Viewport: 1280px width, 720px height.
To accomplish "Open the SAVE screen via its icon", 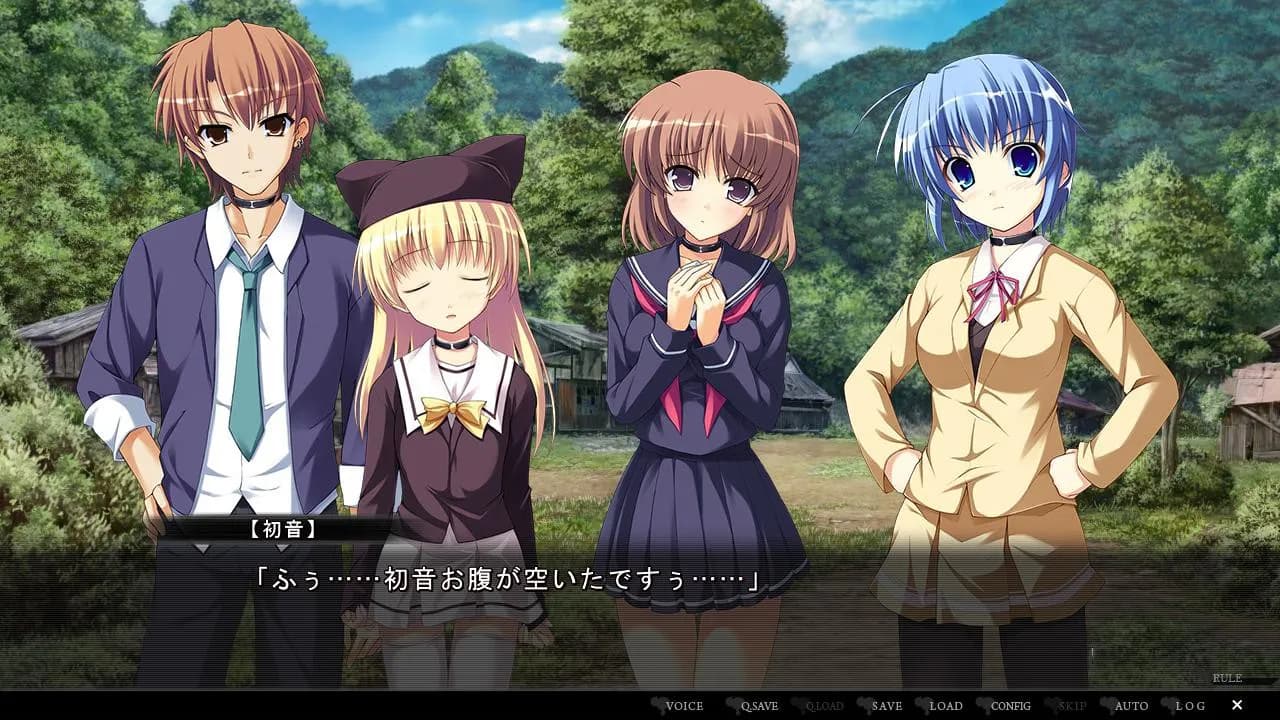I will pos(888,705).
